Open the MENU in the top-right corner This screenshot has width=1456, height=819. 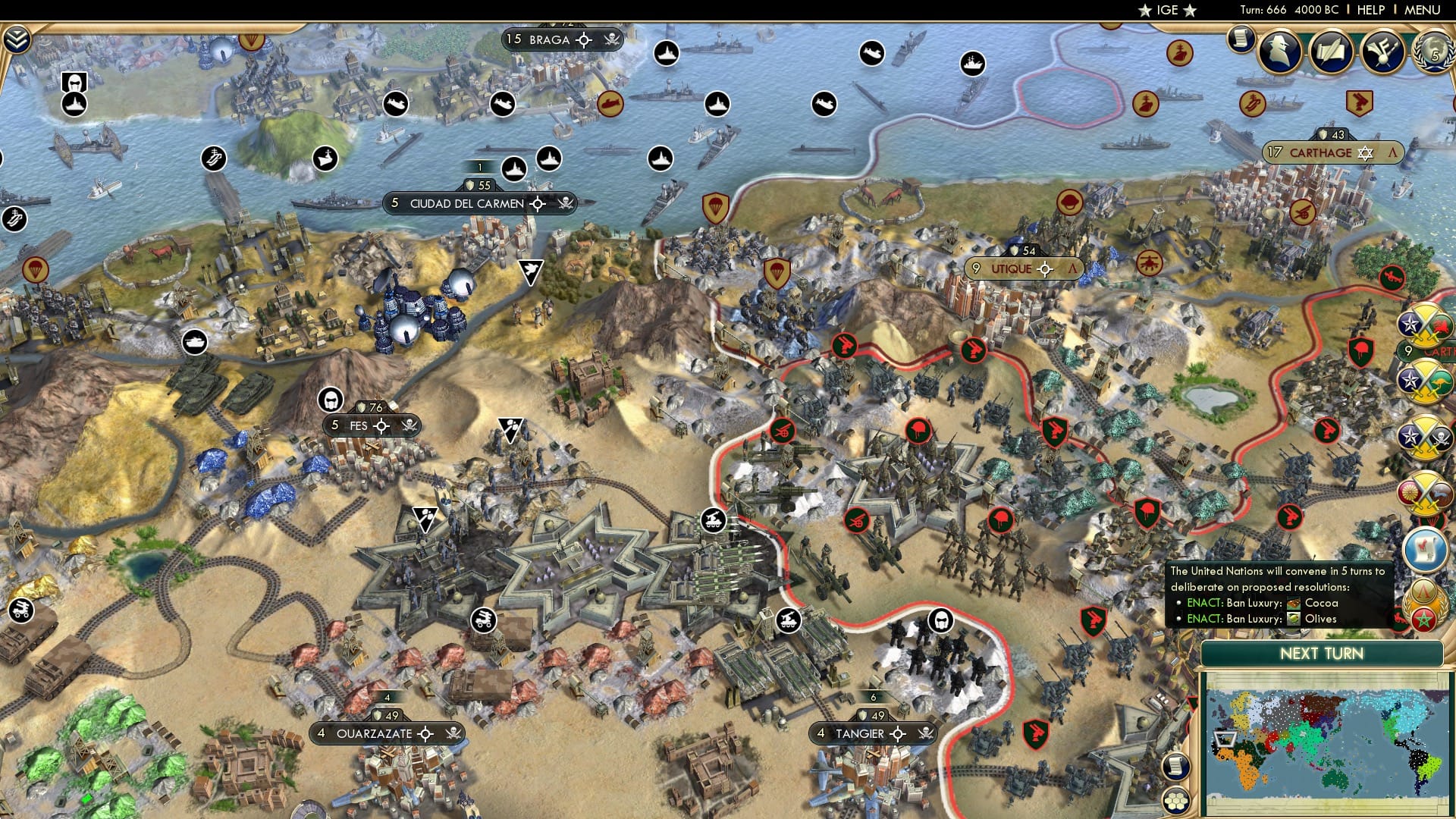(x=1423, y=10)
